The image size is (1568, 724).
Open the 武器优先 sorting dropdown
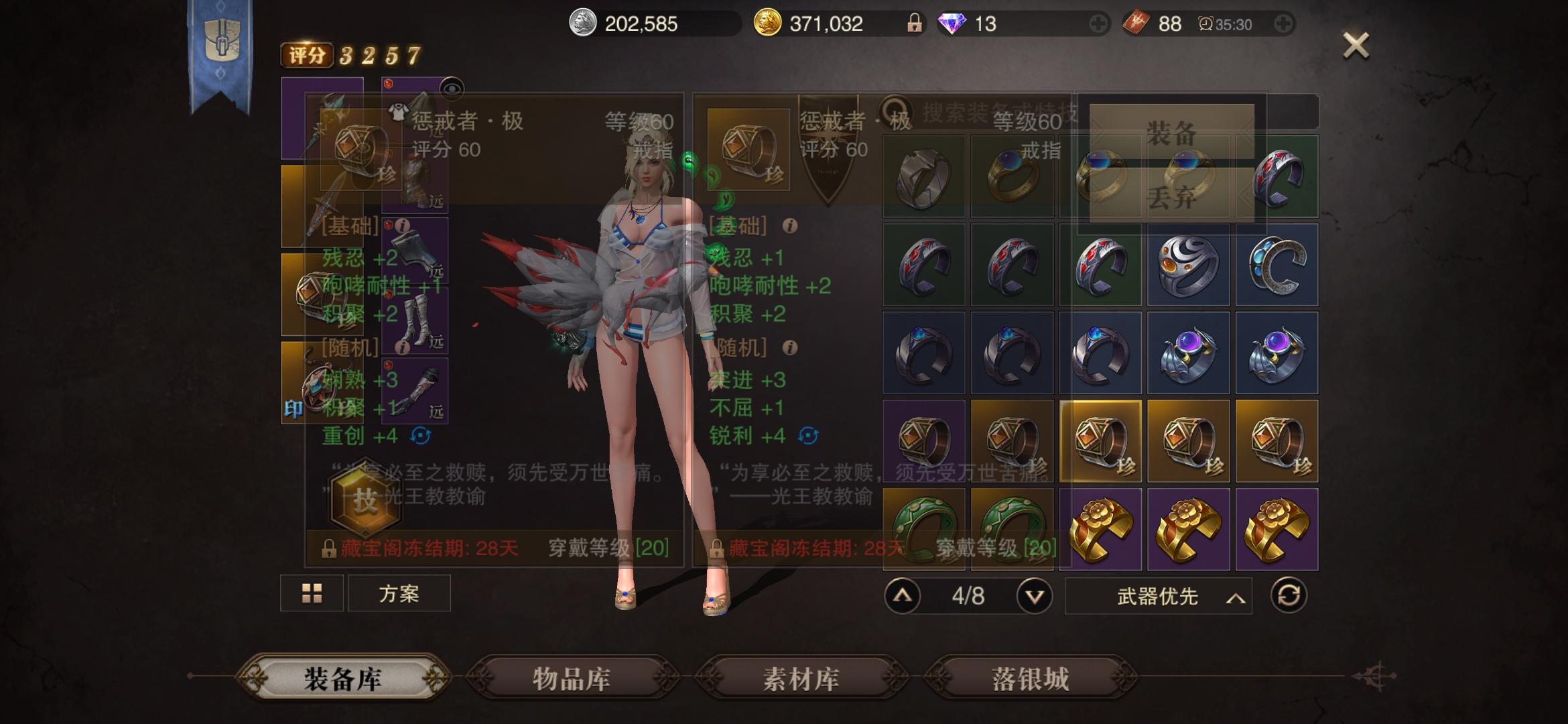pyautogui.click(x=1156, y=595)
